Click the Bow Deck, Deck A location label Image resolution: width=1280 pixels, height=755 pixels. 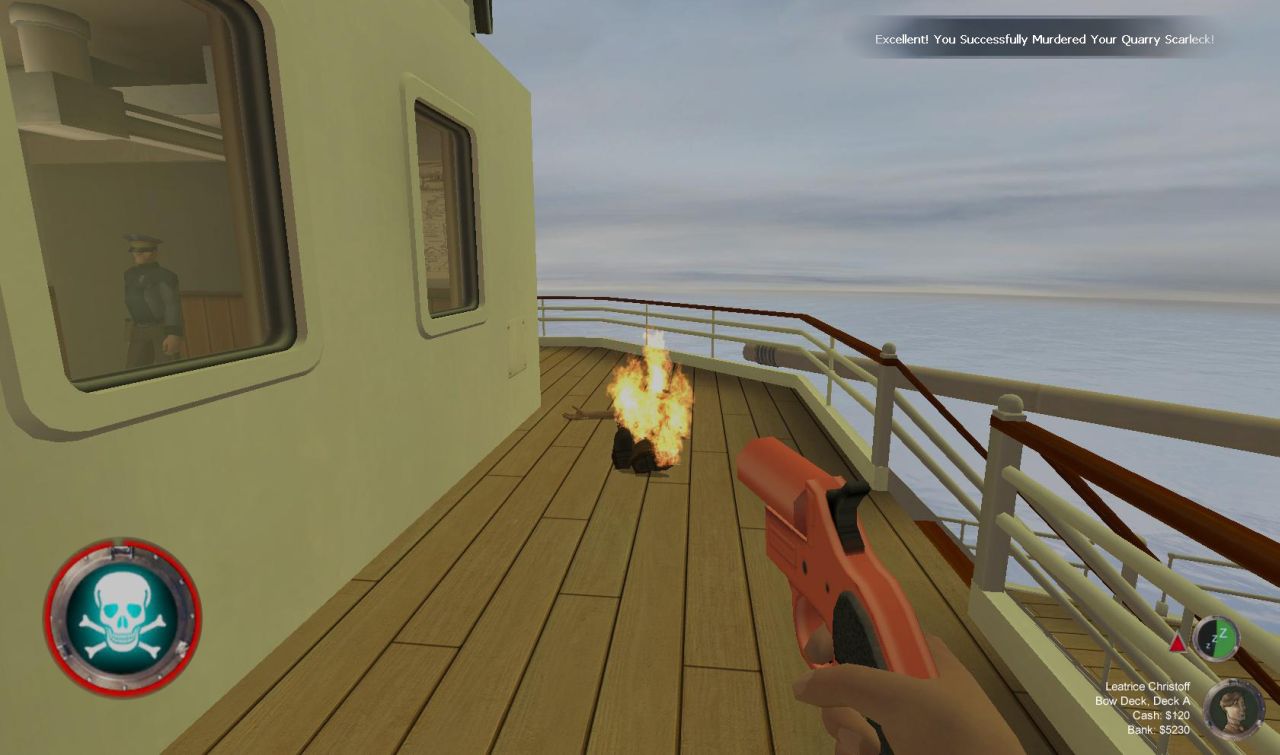coord(1143,701)
